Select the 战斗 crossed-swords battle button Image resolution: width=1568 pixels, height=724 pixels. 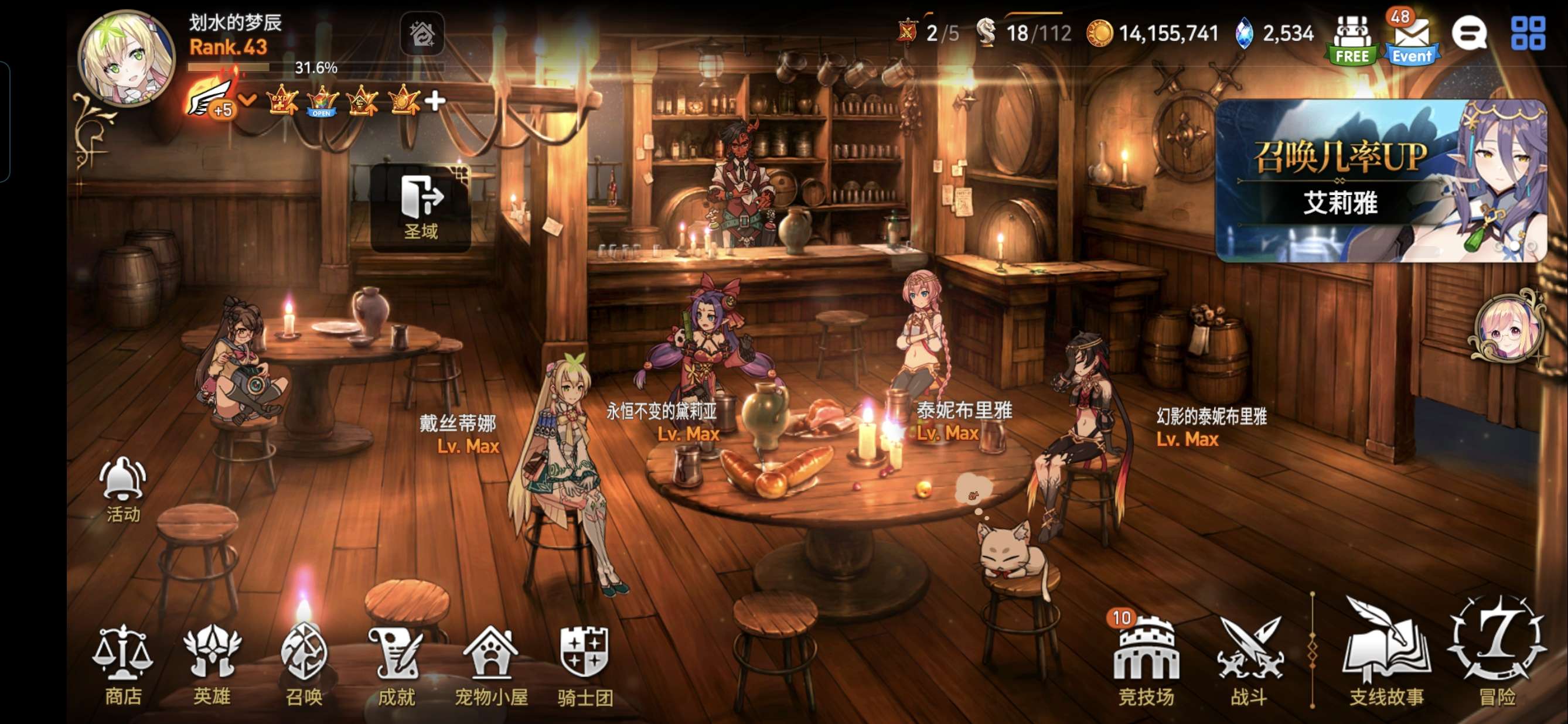[x=1249, y=660]
